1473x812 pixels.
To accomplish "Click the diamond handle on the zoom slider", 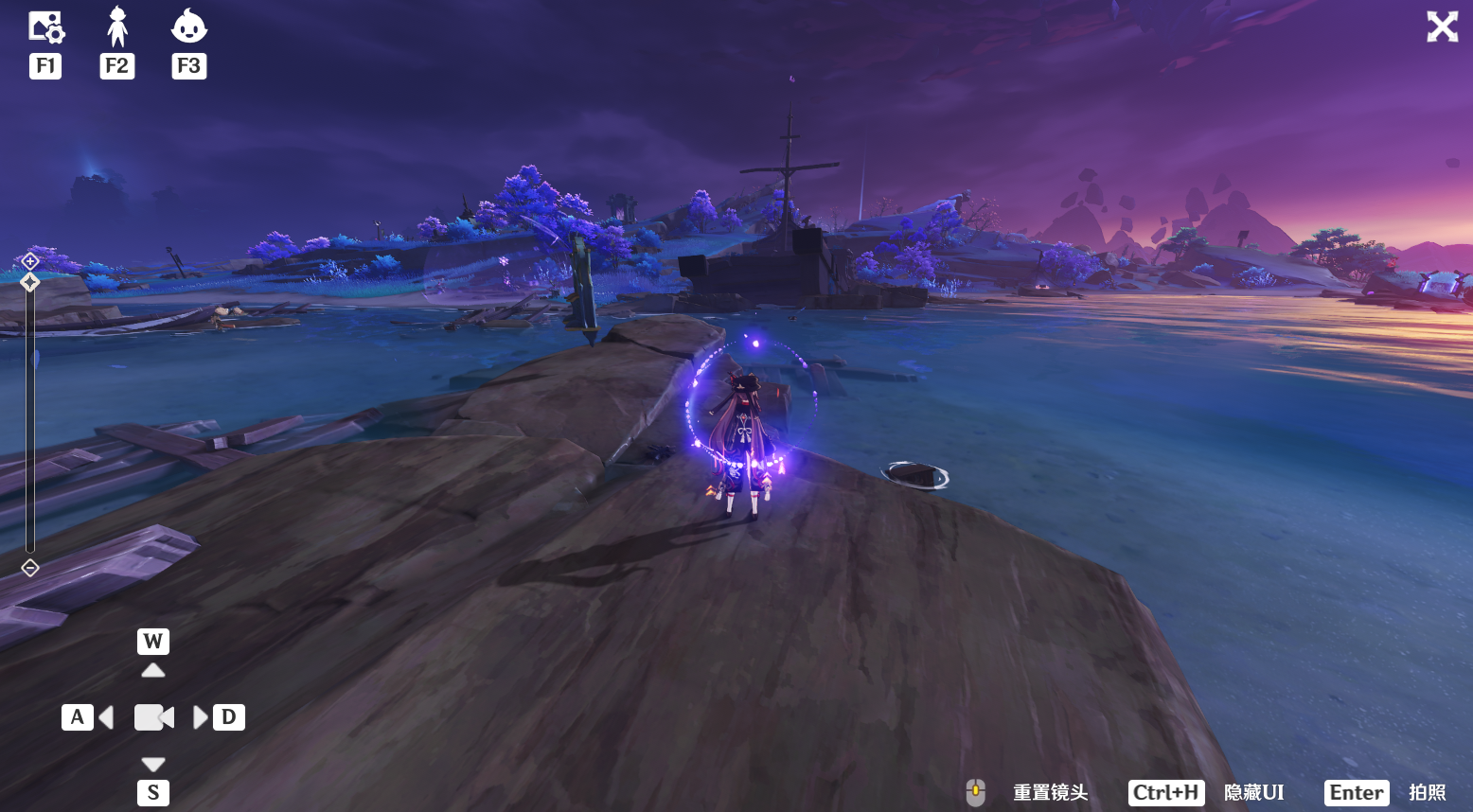I will (x=30, y=282).
